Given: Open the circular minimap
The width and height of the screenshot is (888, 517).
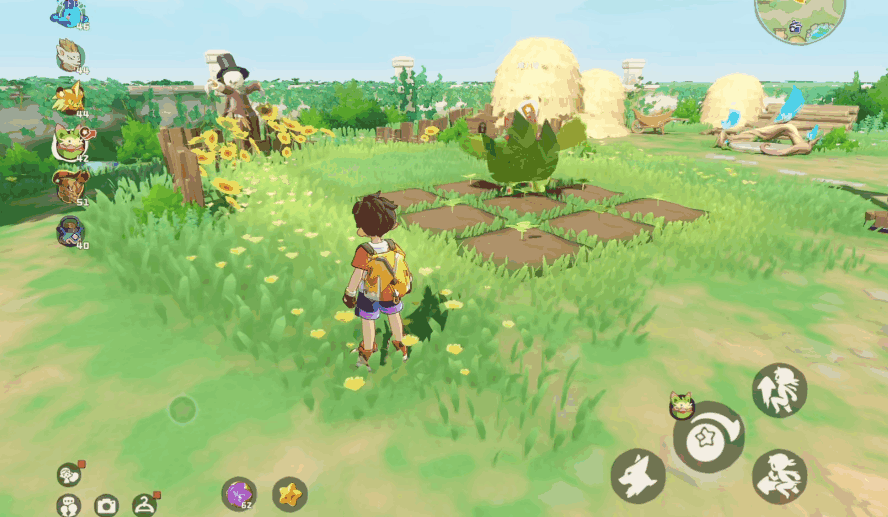Looking at the screenshot, I should coord(800,17).
